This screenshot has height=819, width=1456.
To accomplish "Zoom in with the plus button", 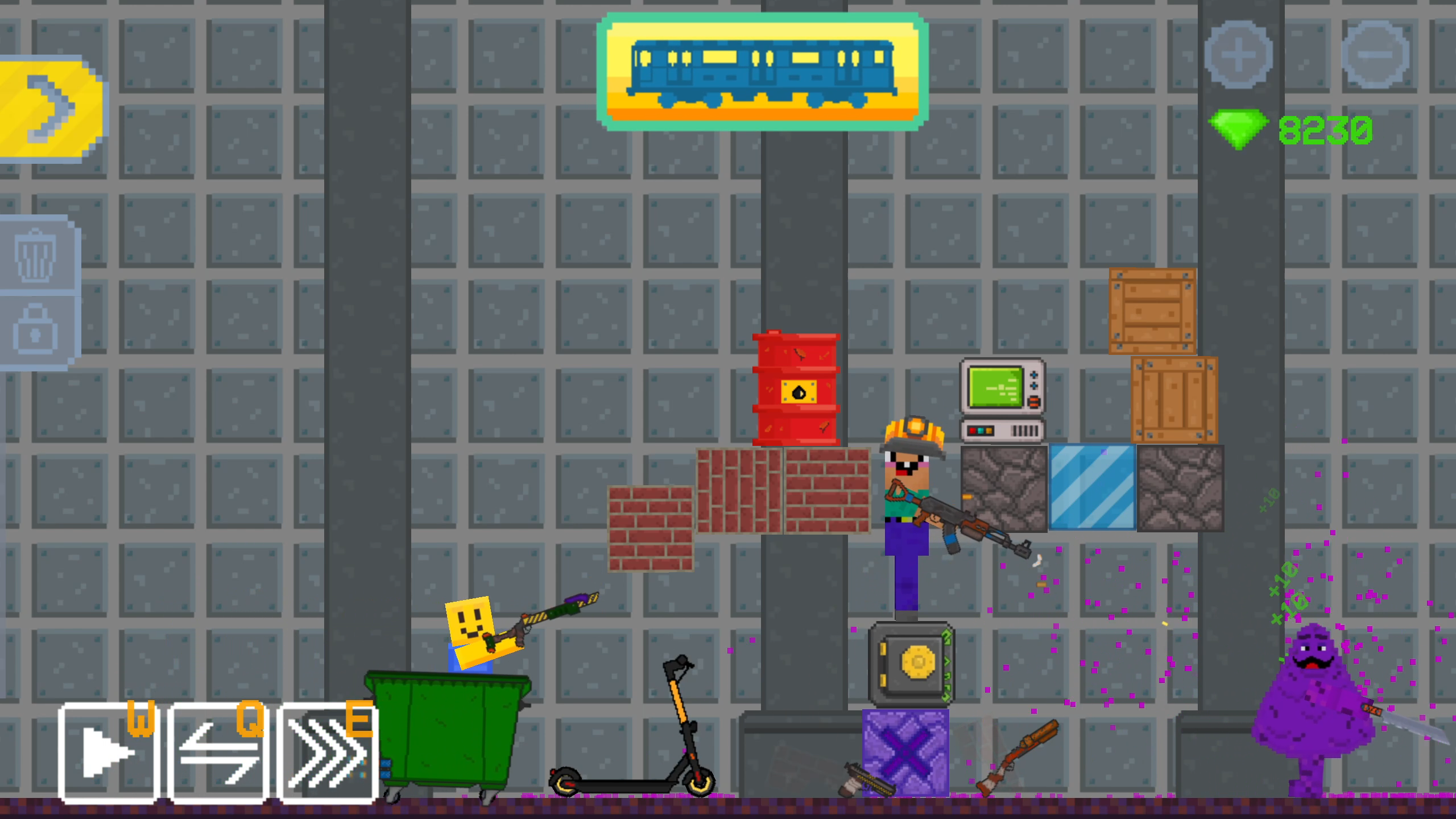I will point(1240,54).
